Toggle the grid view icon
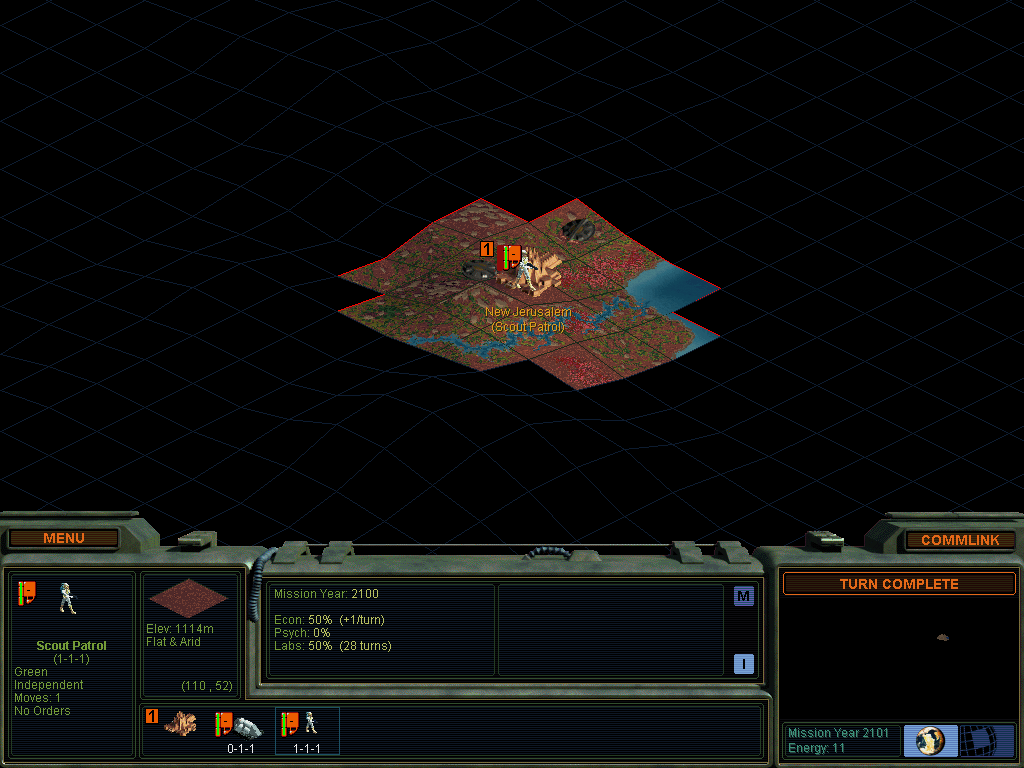The height and width of the screenshot is (768, 1024). [x=986, y=741]
